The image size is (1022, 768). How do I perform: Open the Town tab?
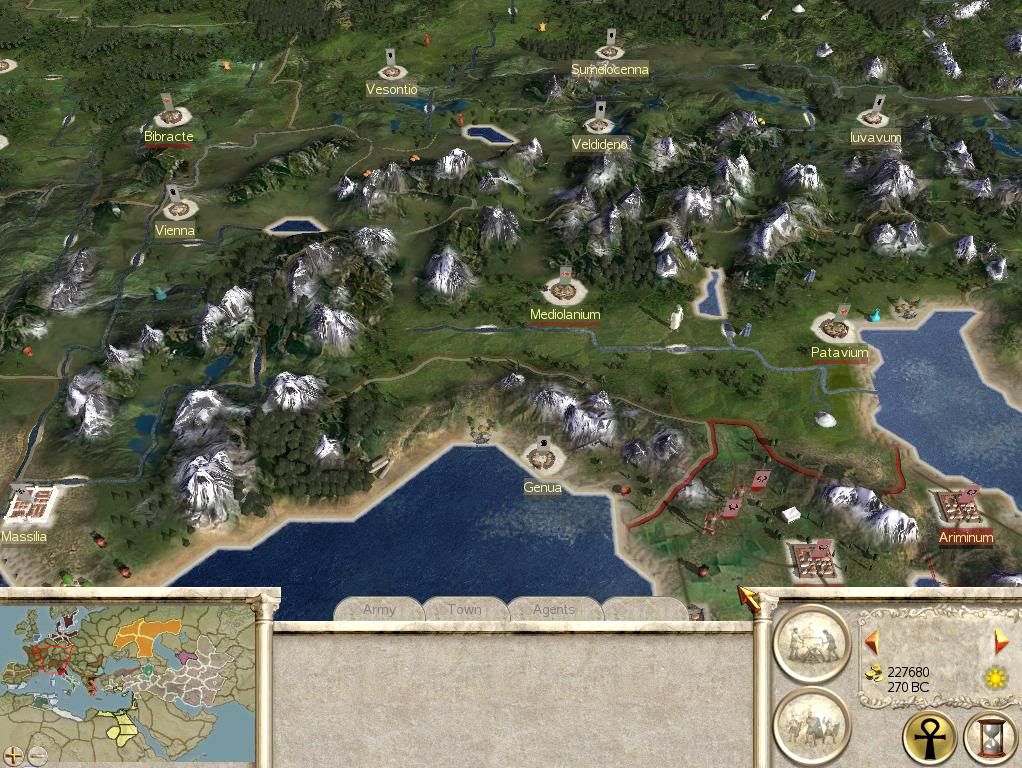click(x=465, y=609)
